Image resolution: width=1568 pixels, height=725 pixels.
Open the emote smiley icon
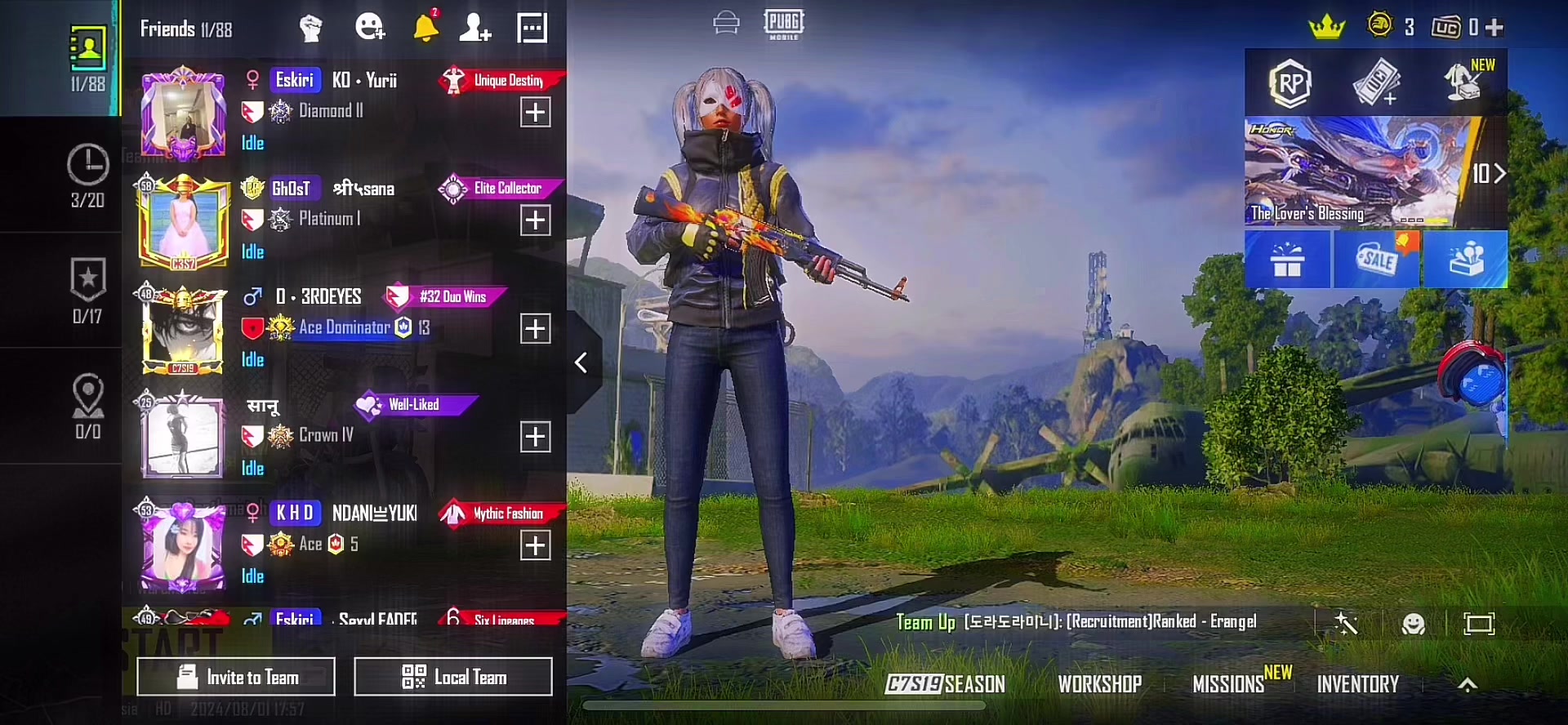tap(1413, 625)
